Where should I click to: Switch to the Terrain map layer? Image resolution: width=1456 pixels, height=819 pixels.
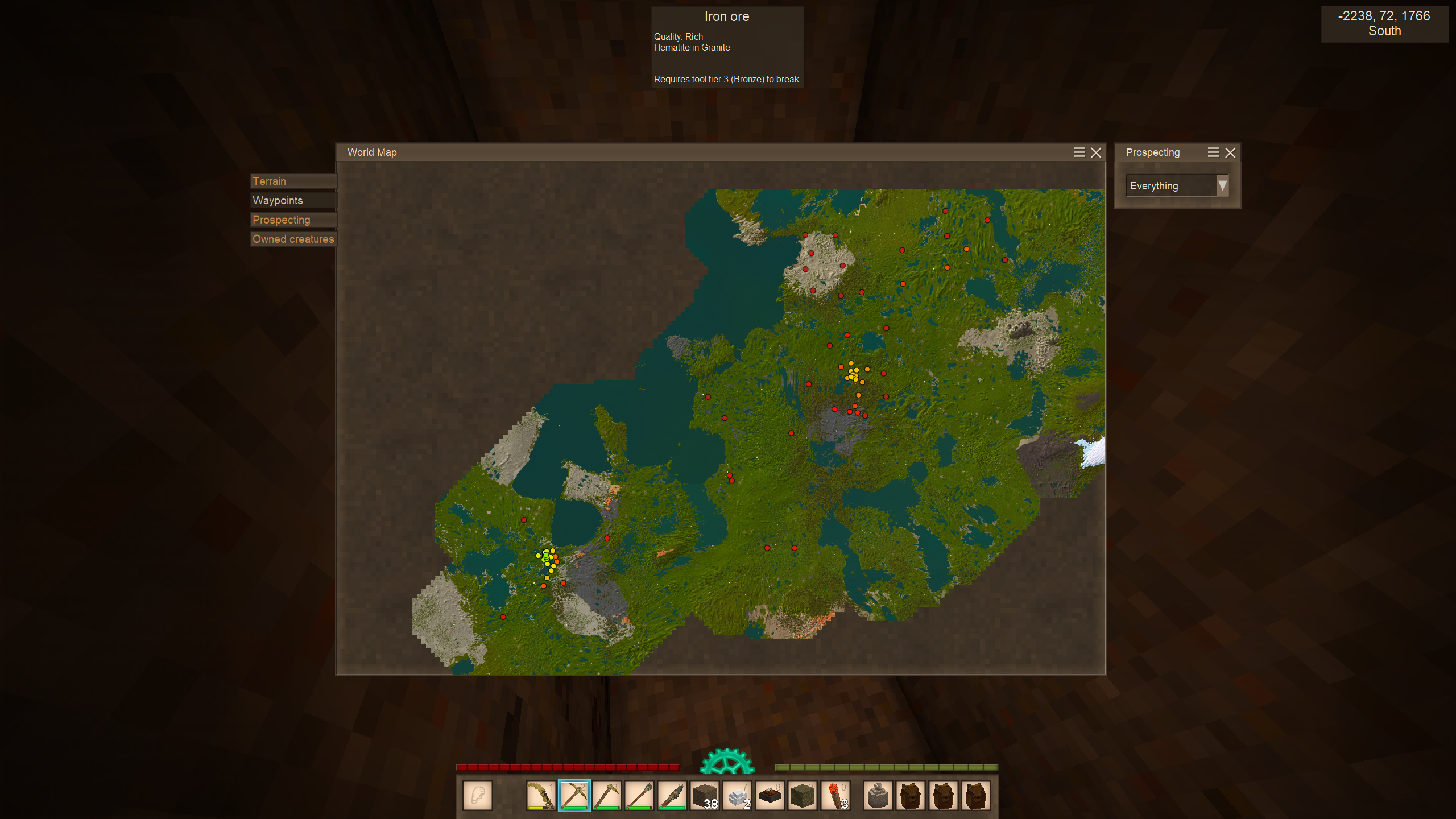click(x=293, y=181)
